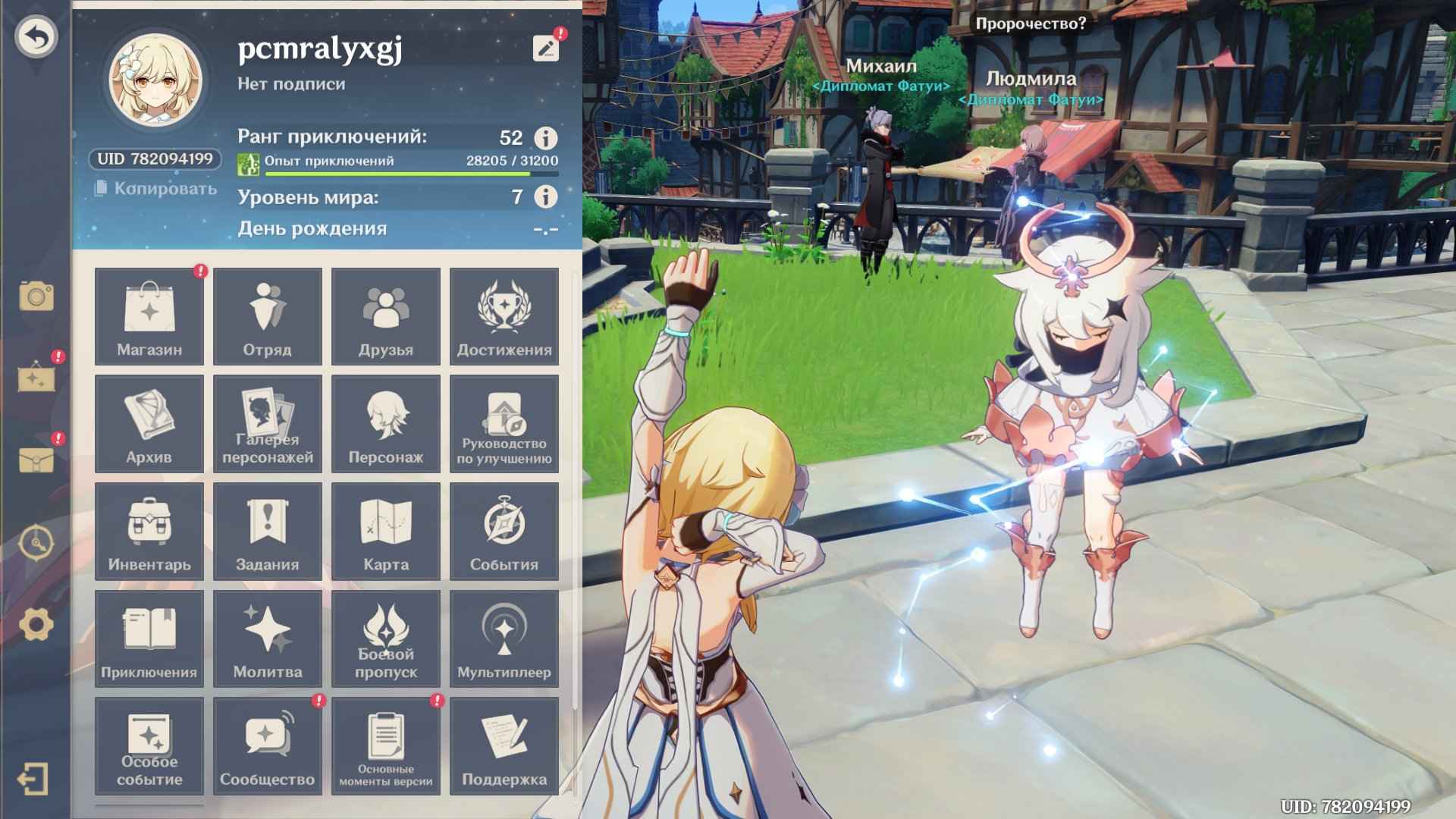This screenshot has width=1456, height=819.
Task: Open the Сообщество community tile
Action: point(267,746)
